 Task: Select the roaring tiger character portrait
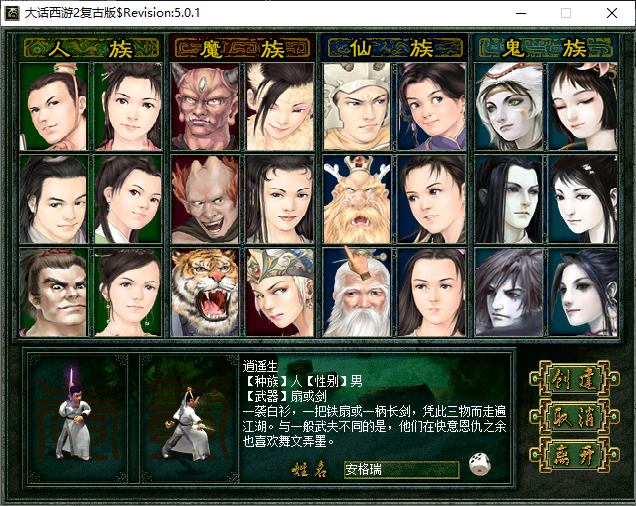pyautogui.click(x=206, y=292)
